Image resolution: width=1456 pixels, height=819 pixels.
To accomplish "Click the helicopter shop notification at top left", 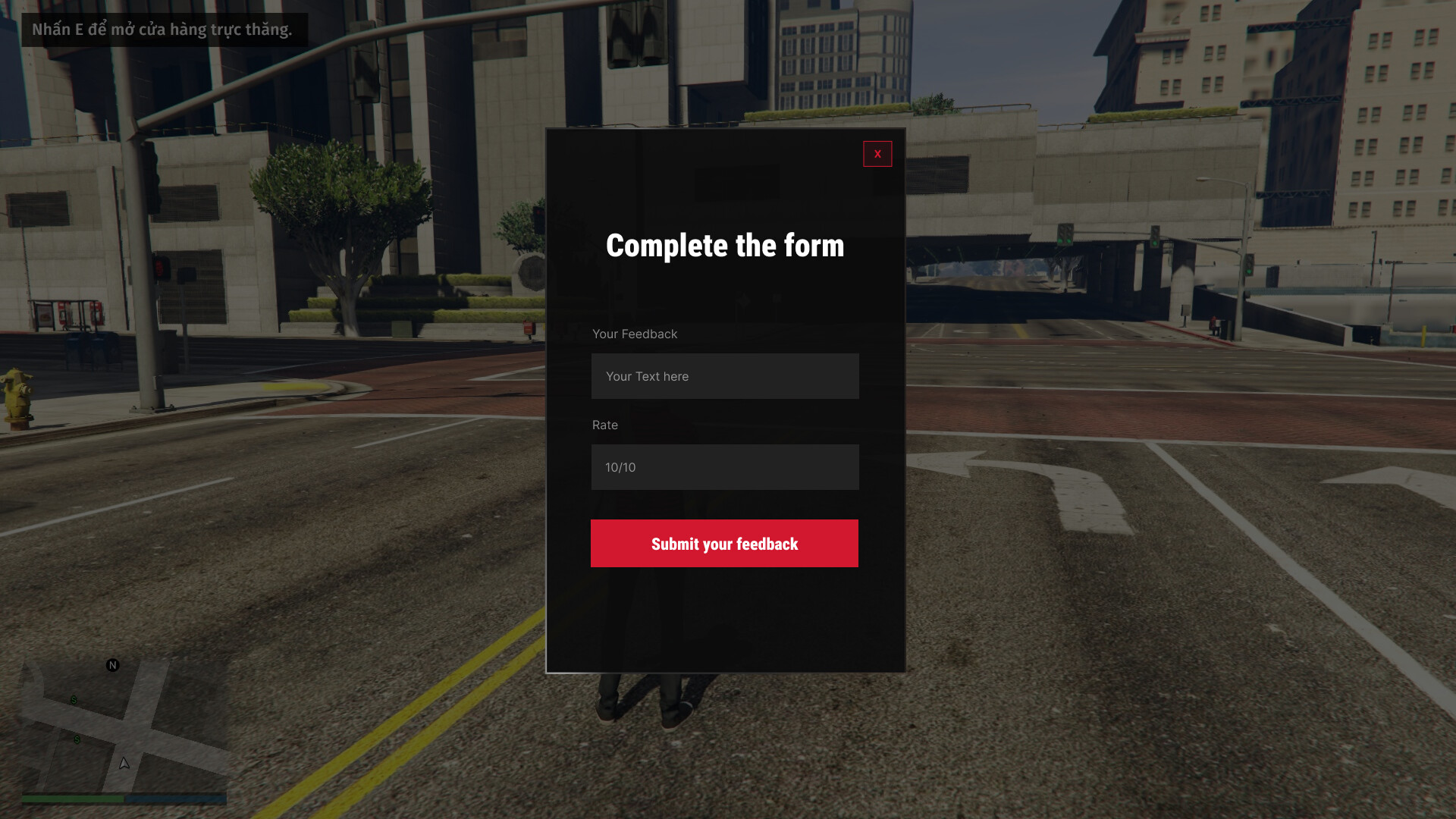I will [x=162, y=30].
